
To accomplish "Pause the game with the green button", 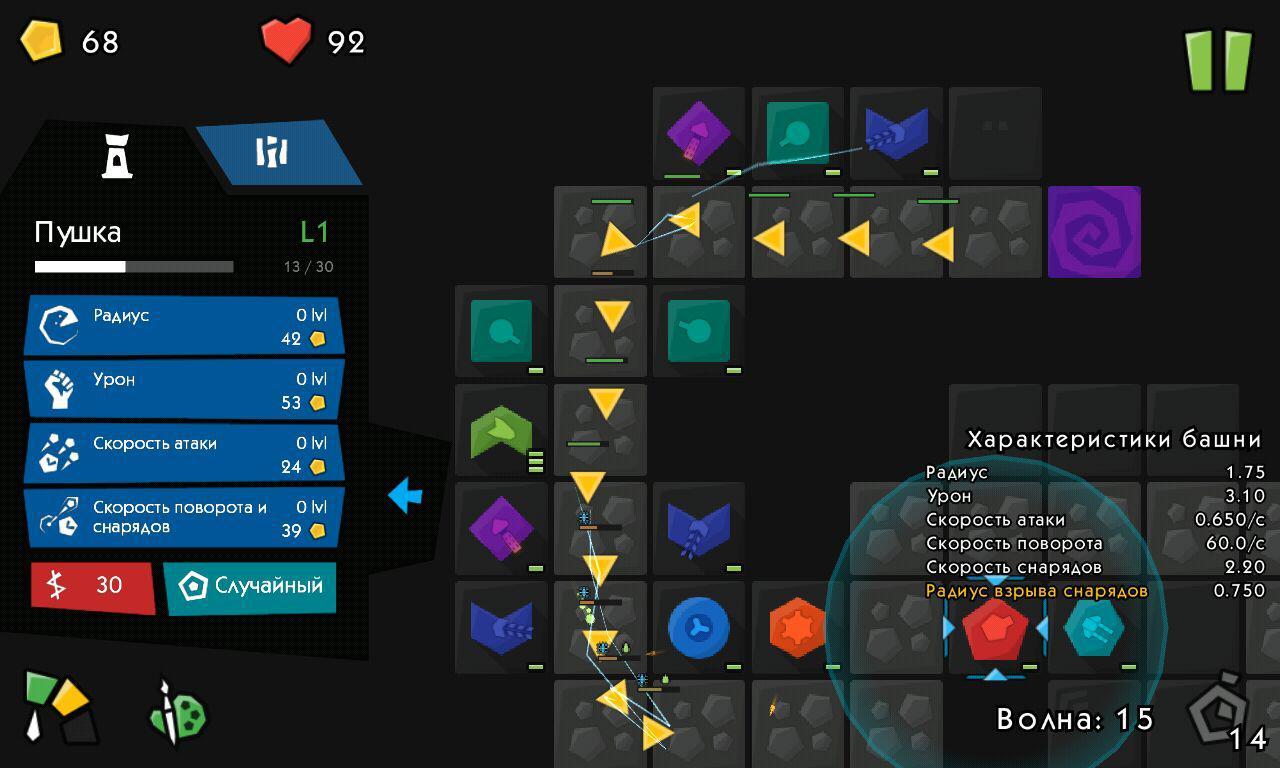I will 1218,60.
